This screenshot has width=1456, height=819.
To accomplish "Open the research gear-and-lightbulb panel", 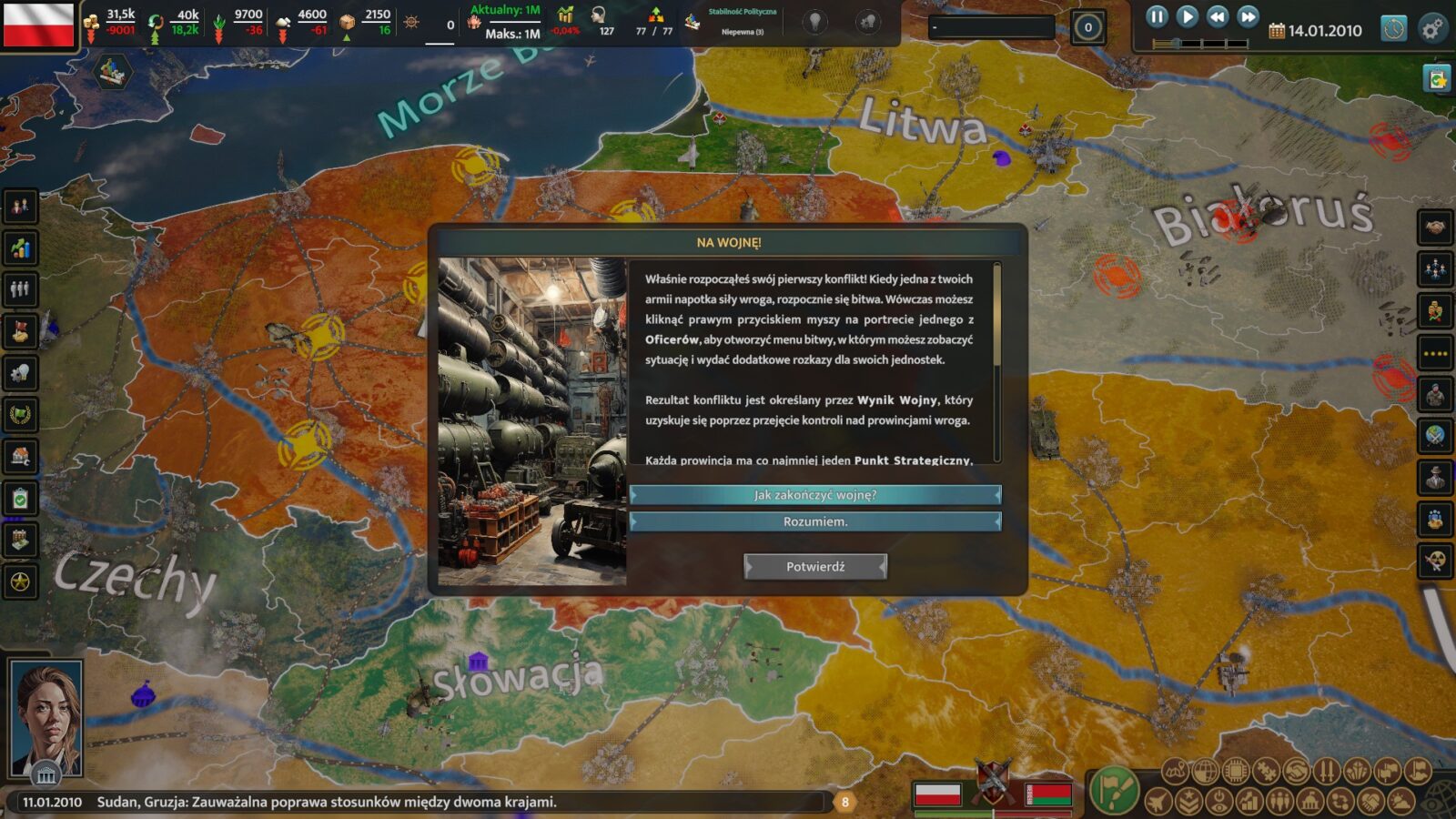I will coord(20,372).
